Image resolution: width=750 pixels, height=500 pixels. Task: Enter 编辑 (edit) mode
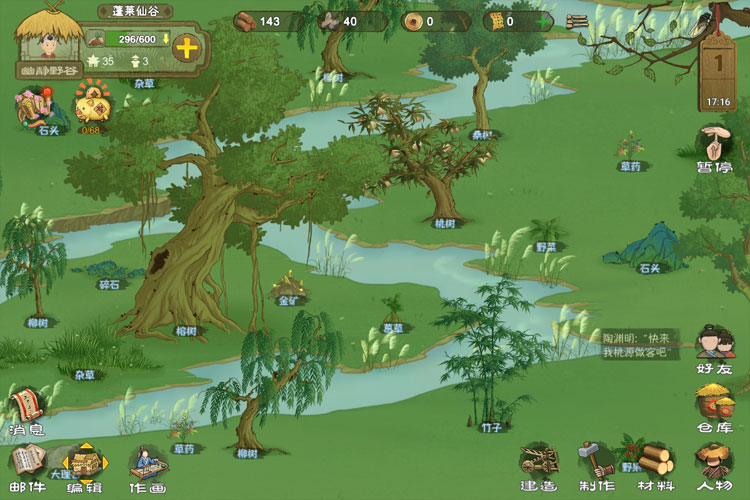pos(84,467)
